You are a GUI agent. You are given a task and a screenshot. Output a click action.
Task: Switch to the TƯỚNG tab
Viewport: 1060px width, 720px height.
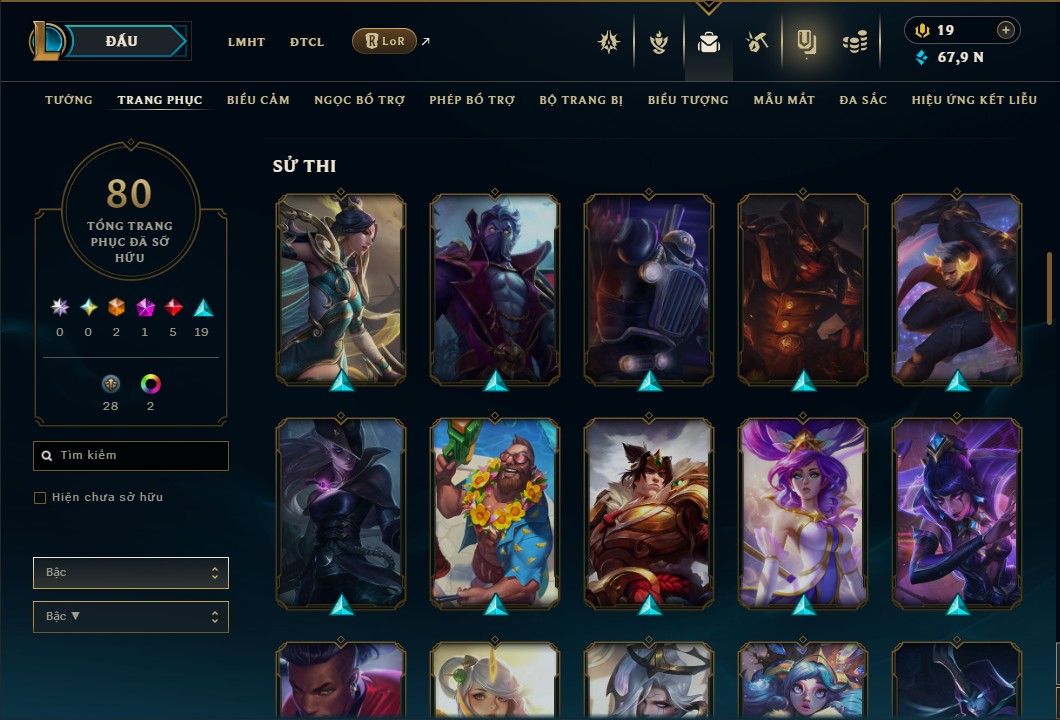tap(69, 100)
